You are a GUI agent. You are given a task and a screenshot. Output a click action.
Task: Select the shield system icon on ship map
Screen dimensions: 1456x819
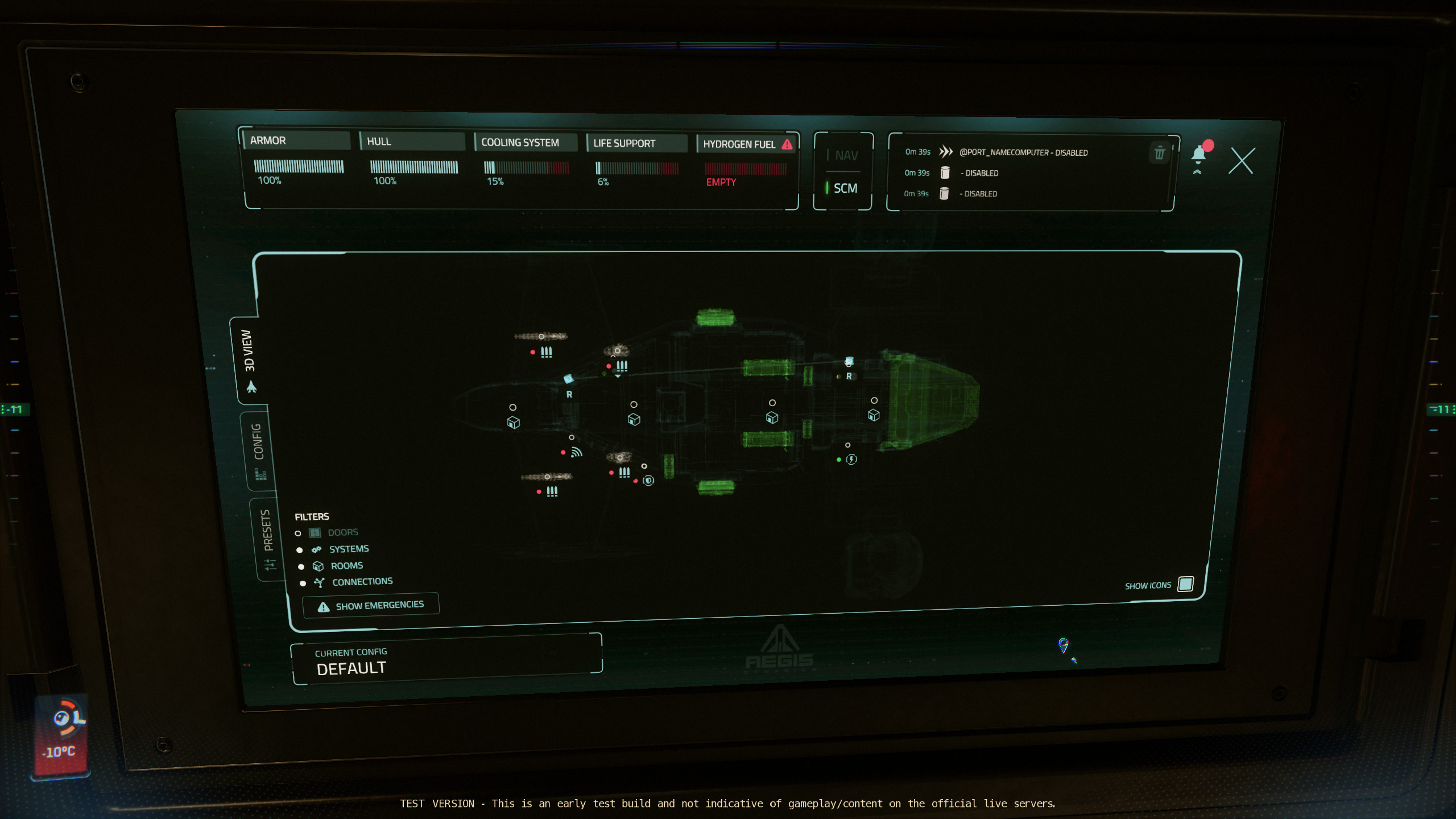(x=648, y=481)
